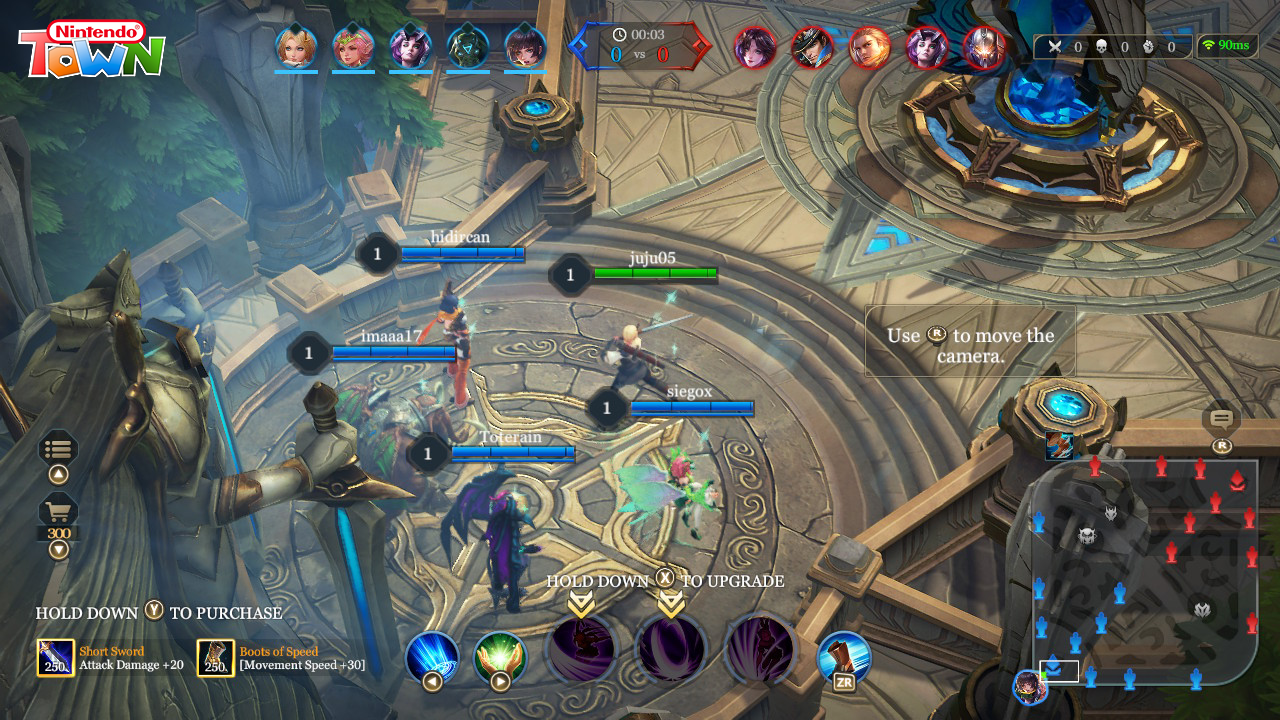Select the cowboy hat enemy hero portrait
Screen dimensions: 1280x720
(x=812, y=47)
